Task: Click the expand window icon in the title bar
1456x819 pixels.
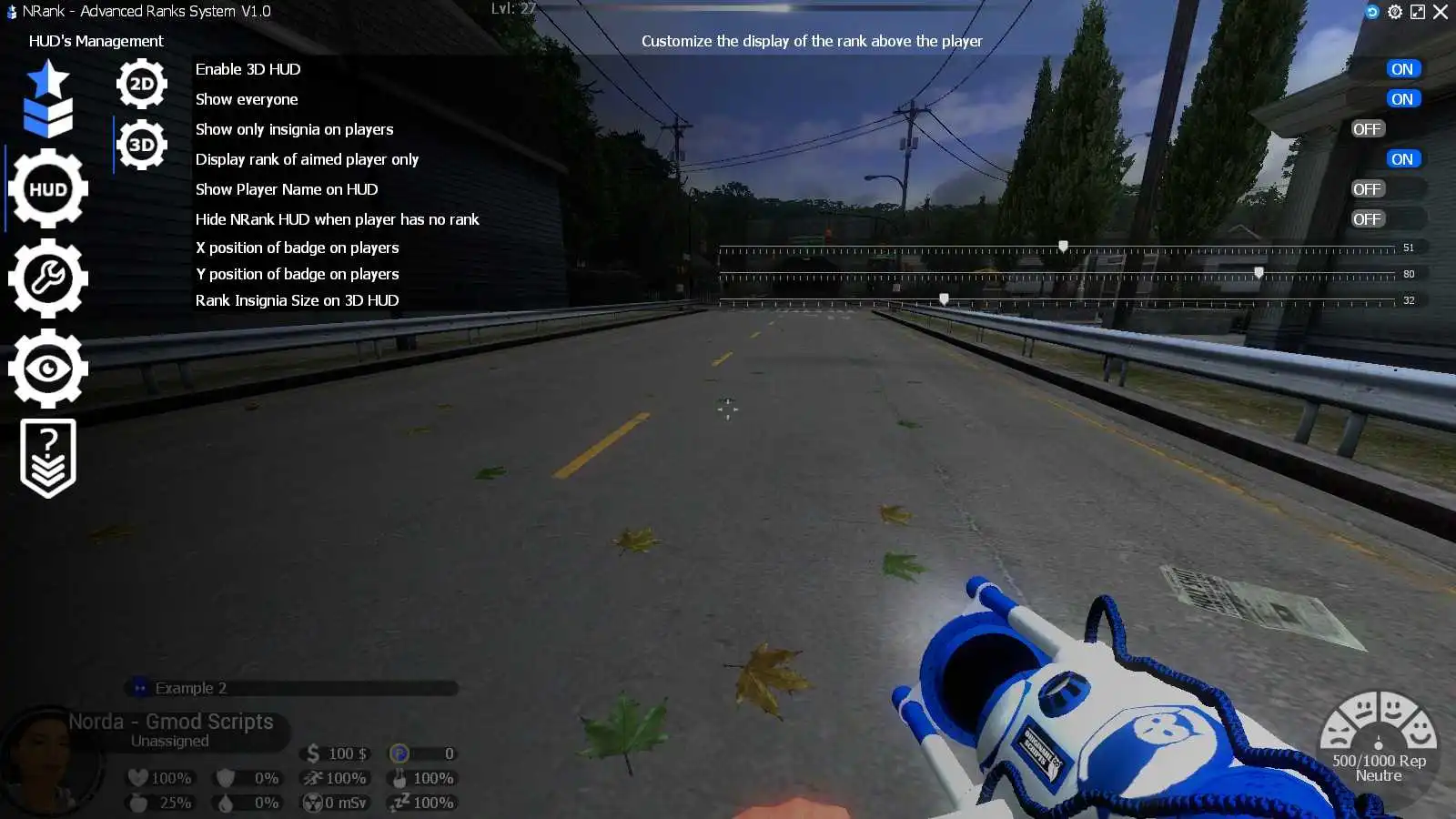Action: [x=1419, y=12]
